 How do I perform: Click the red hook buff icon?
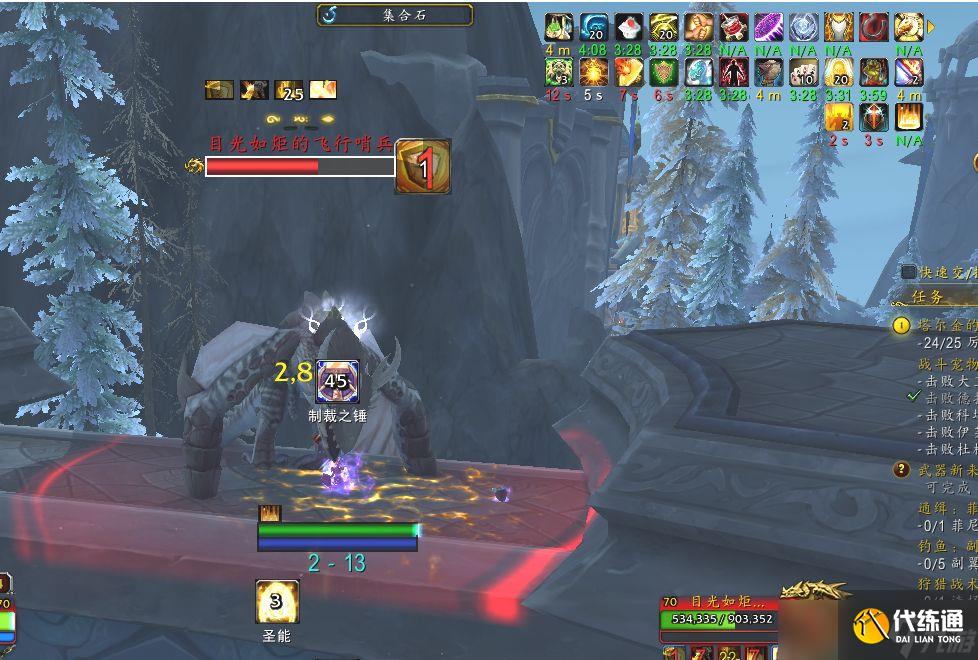pyautogui.click(x=874, y=27)
